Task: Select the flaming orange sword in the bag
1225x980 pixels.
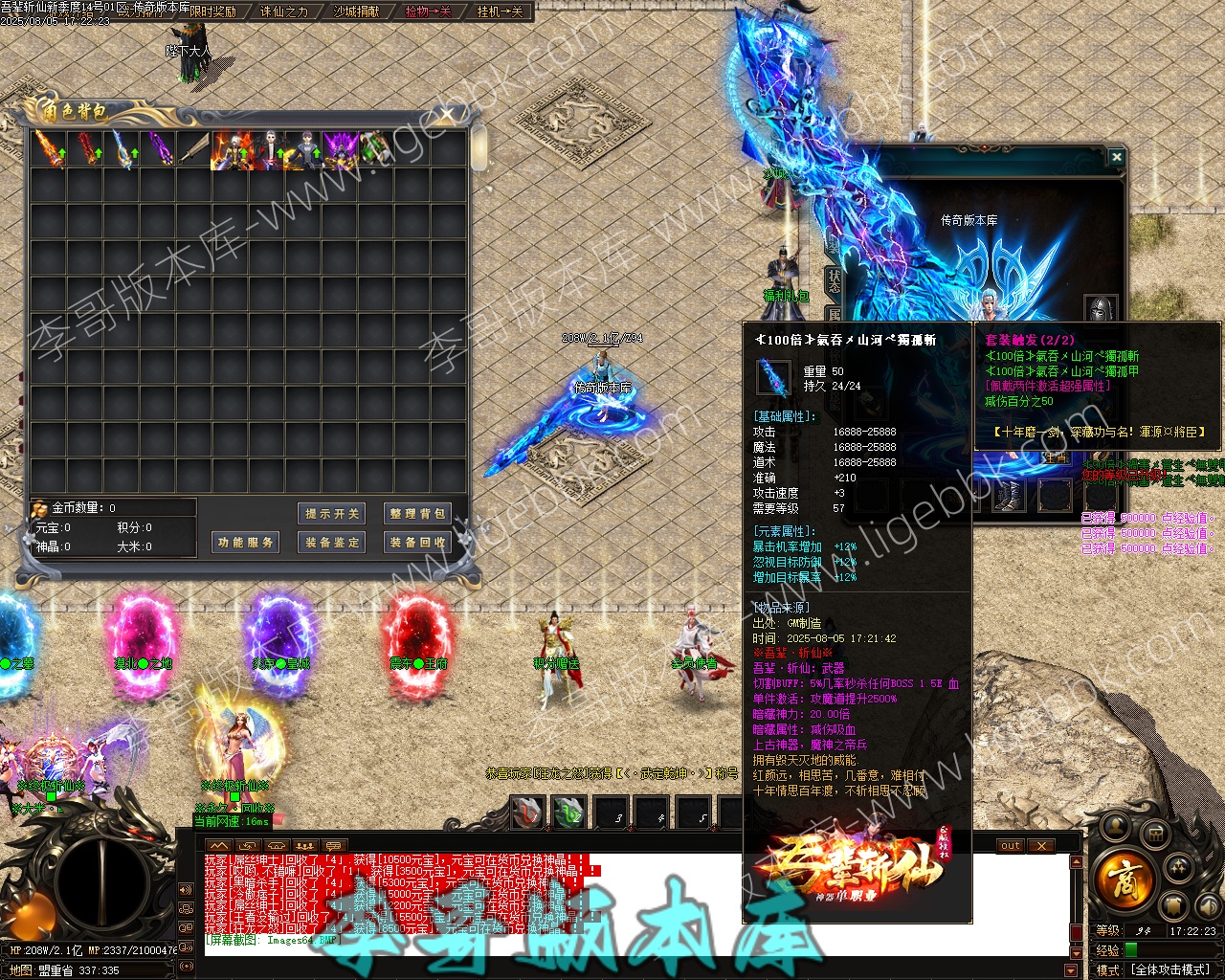Action: click(48, 149)
